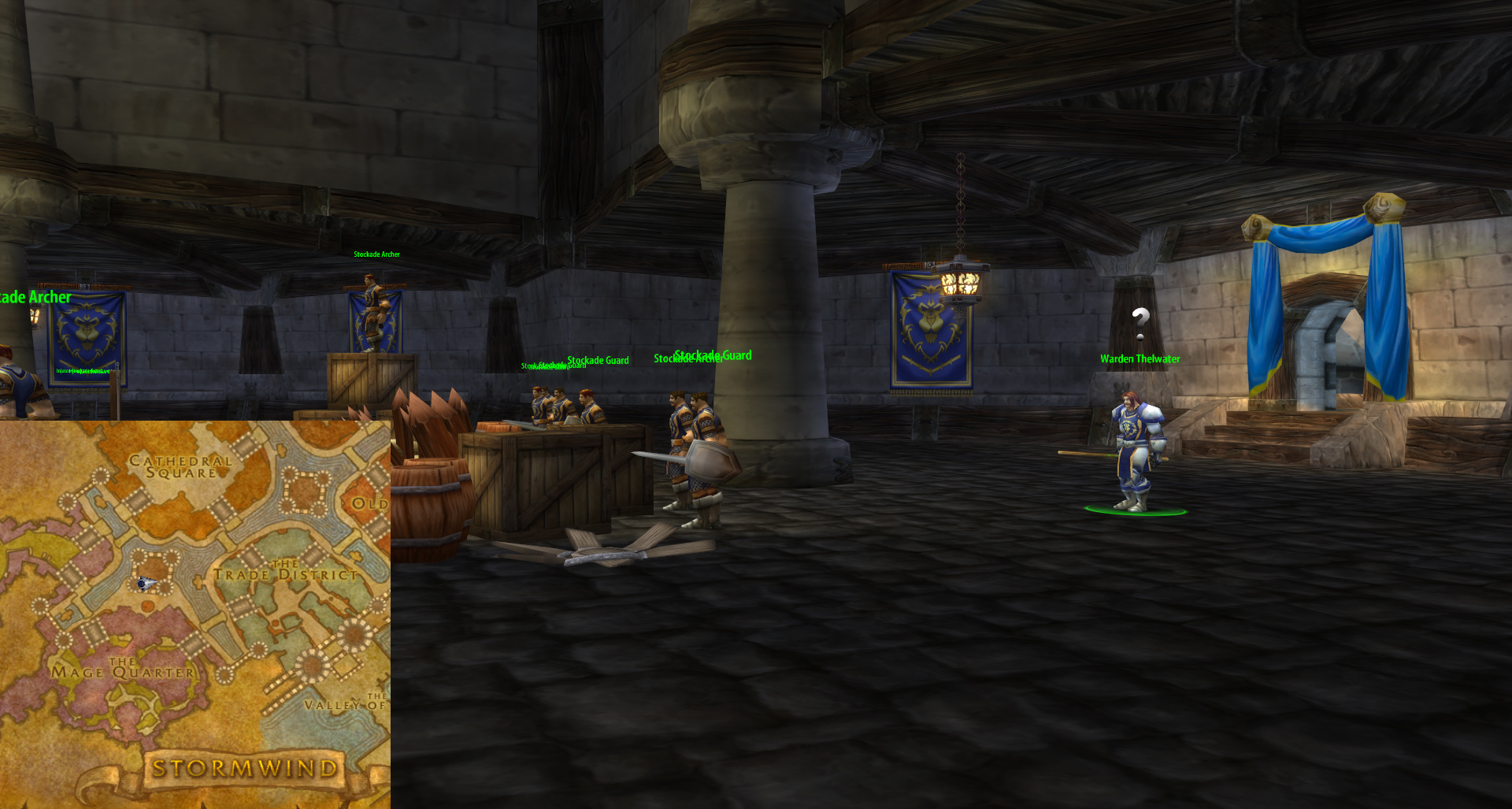The image size is (1512, 809).
Task: Select the Mage Quarter area on the map
Action: [x=123, y=670]
